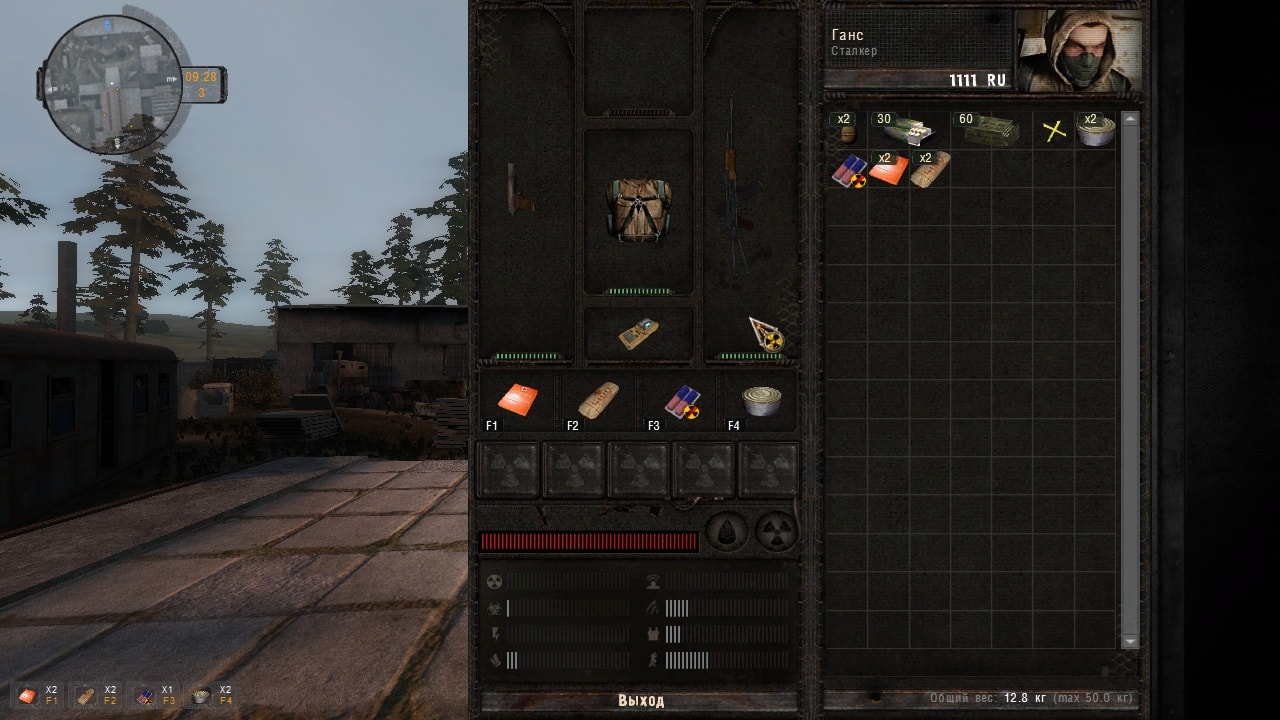Choose the x2 canned food in the backpack

(x=1095, y=130)
